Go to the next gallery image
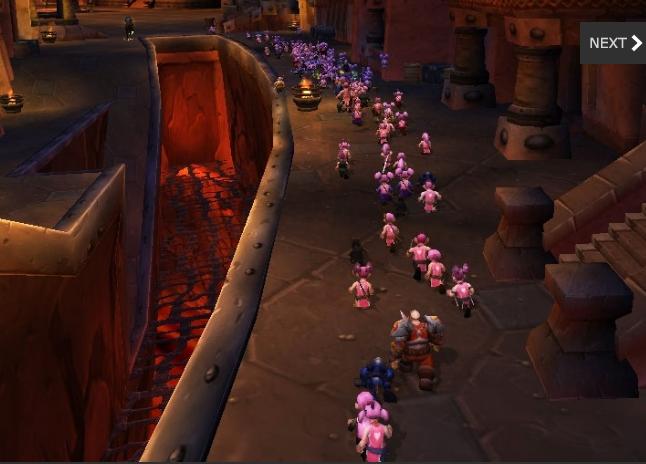646x464 pixels. coord(614,43)
